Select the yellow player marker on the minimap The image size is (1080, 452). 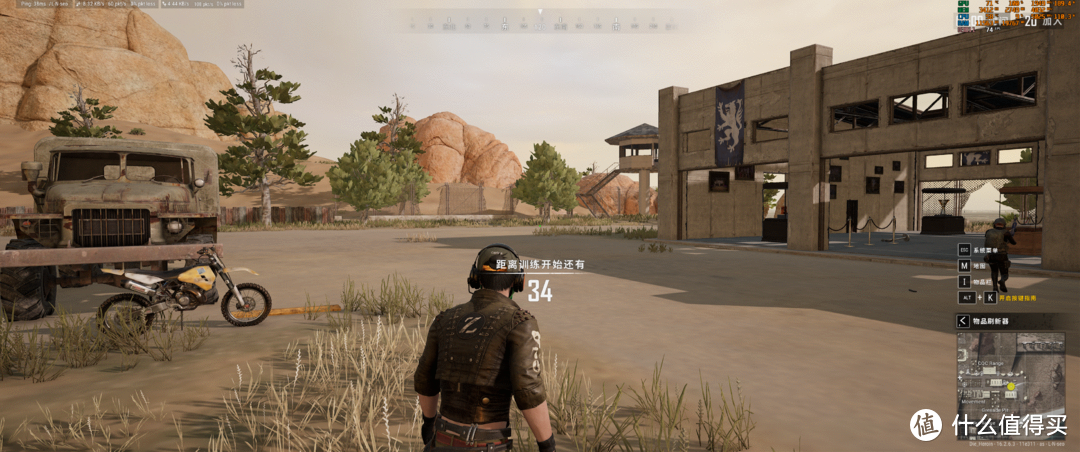coord(1011,386)
